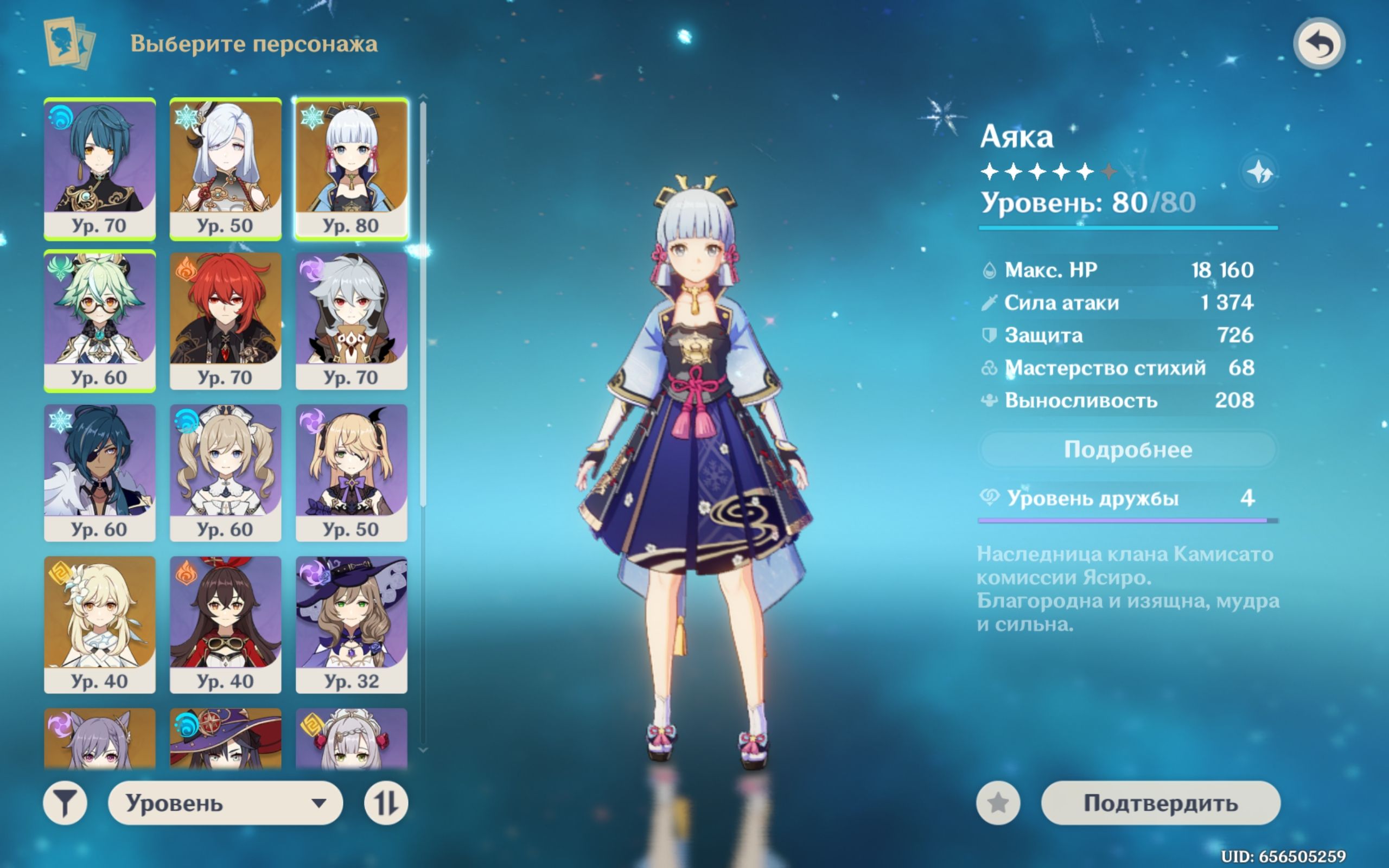Select Xingqiu's level 70 portrait
Viewport: 1389px width, 868px height.
[99, 168]
